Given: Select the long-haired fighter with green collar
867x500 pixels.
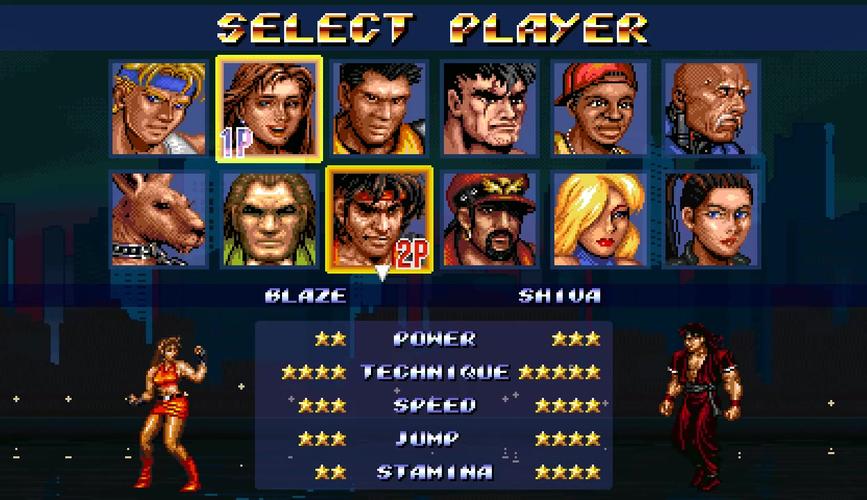Looking at the screenshot, I should tap(269, 219).
